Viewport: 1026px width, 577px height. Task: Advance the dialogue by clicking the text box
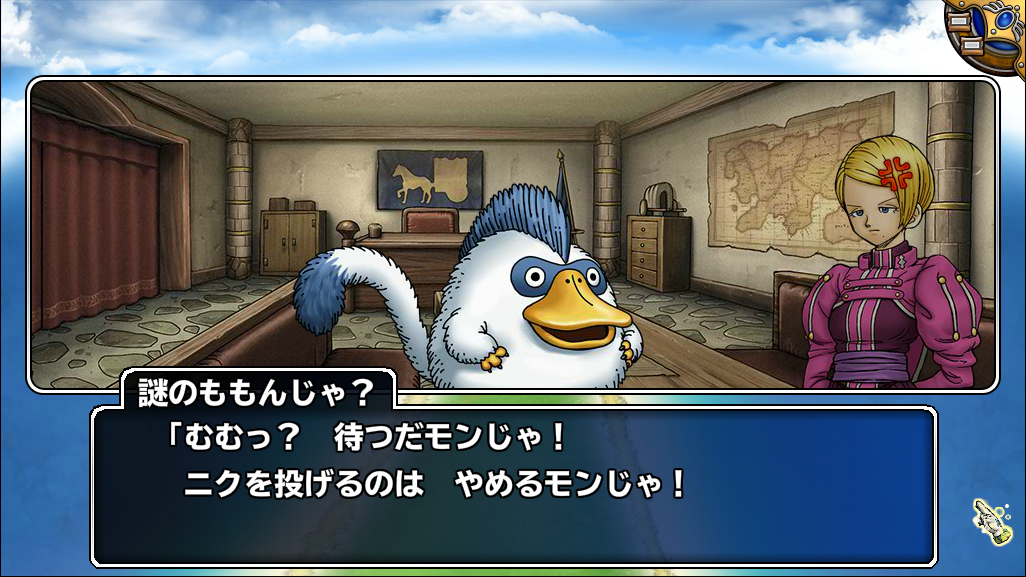coord(514,485)
